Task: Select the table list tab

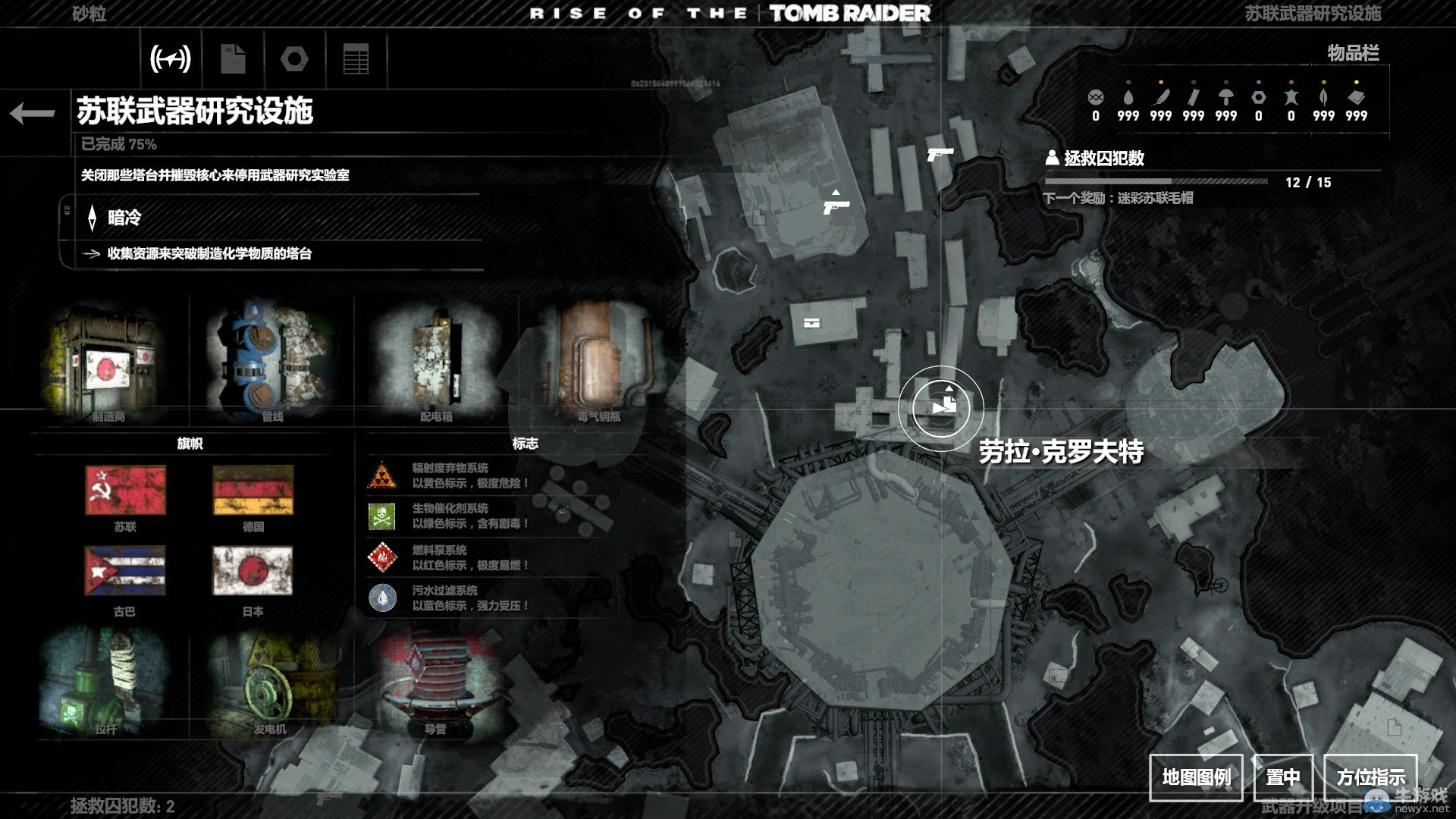Action: coord(356,58)
